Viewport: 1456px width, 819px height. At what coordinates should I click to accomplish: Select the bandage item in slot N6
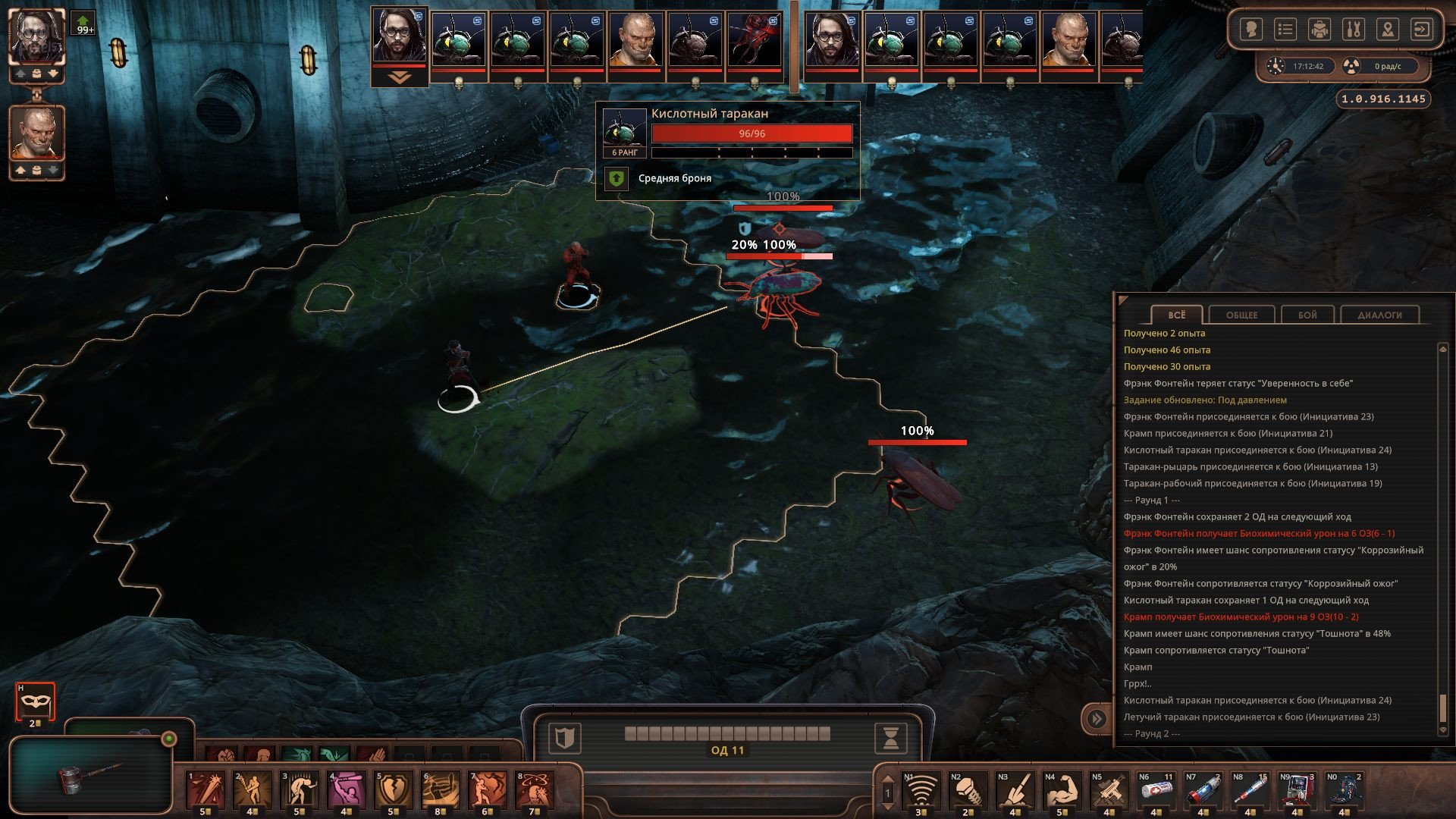(1156, 789)
